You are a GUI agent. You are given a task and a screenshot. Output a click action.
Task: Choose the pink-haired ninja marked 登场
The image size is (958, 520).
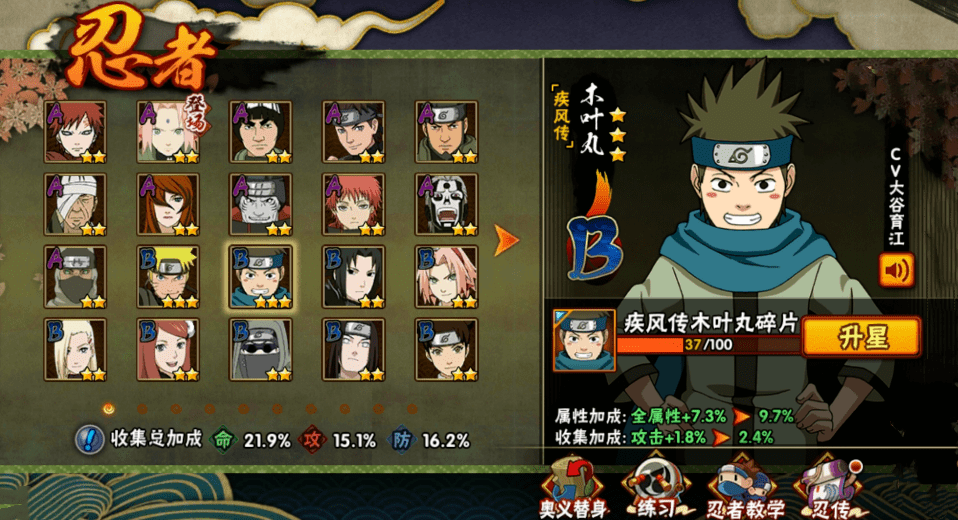[168, 131]
